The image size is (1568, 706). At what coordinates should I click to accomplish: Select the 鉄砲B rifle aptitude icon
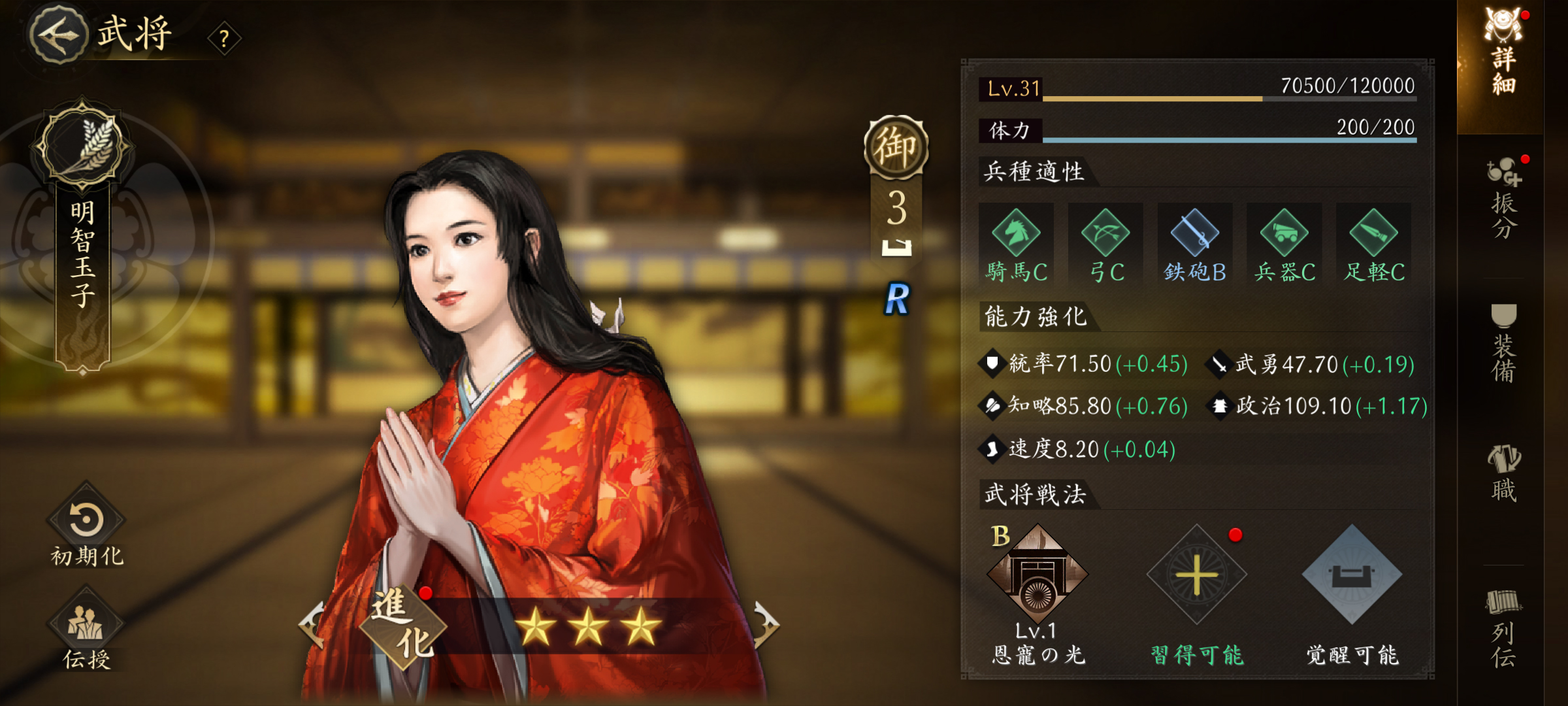(1195, 243)
